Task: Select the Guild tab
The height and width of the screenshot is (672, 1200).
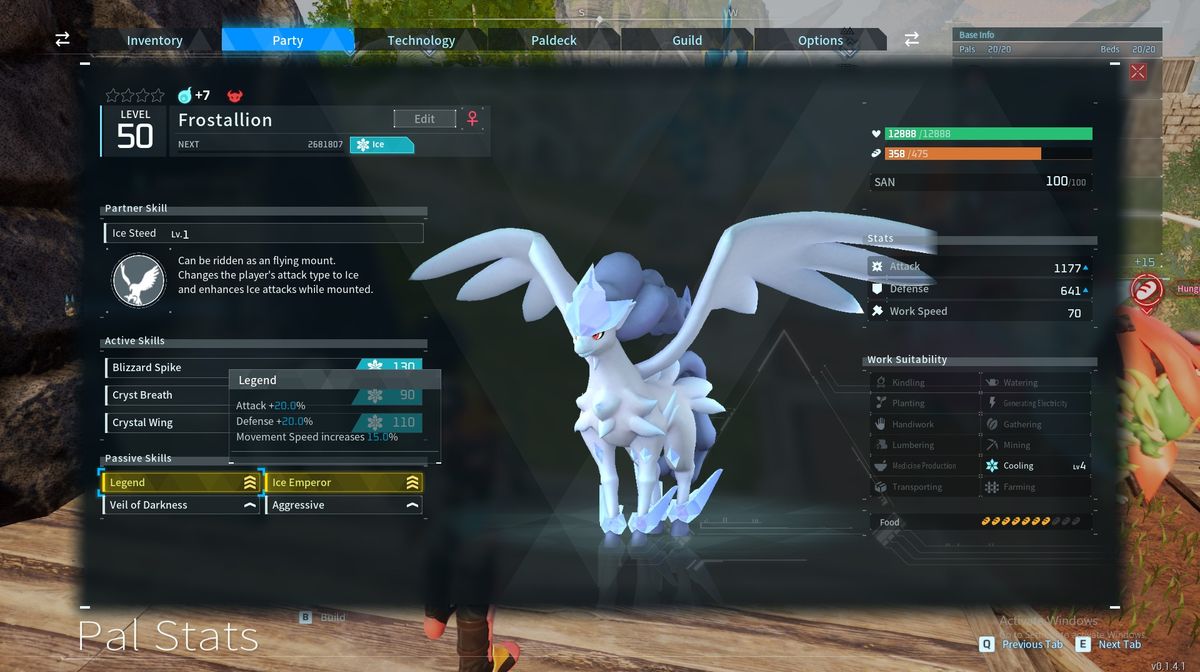Action: tap(687, 40)
